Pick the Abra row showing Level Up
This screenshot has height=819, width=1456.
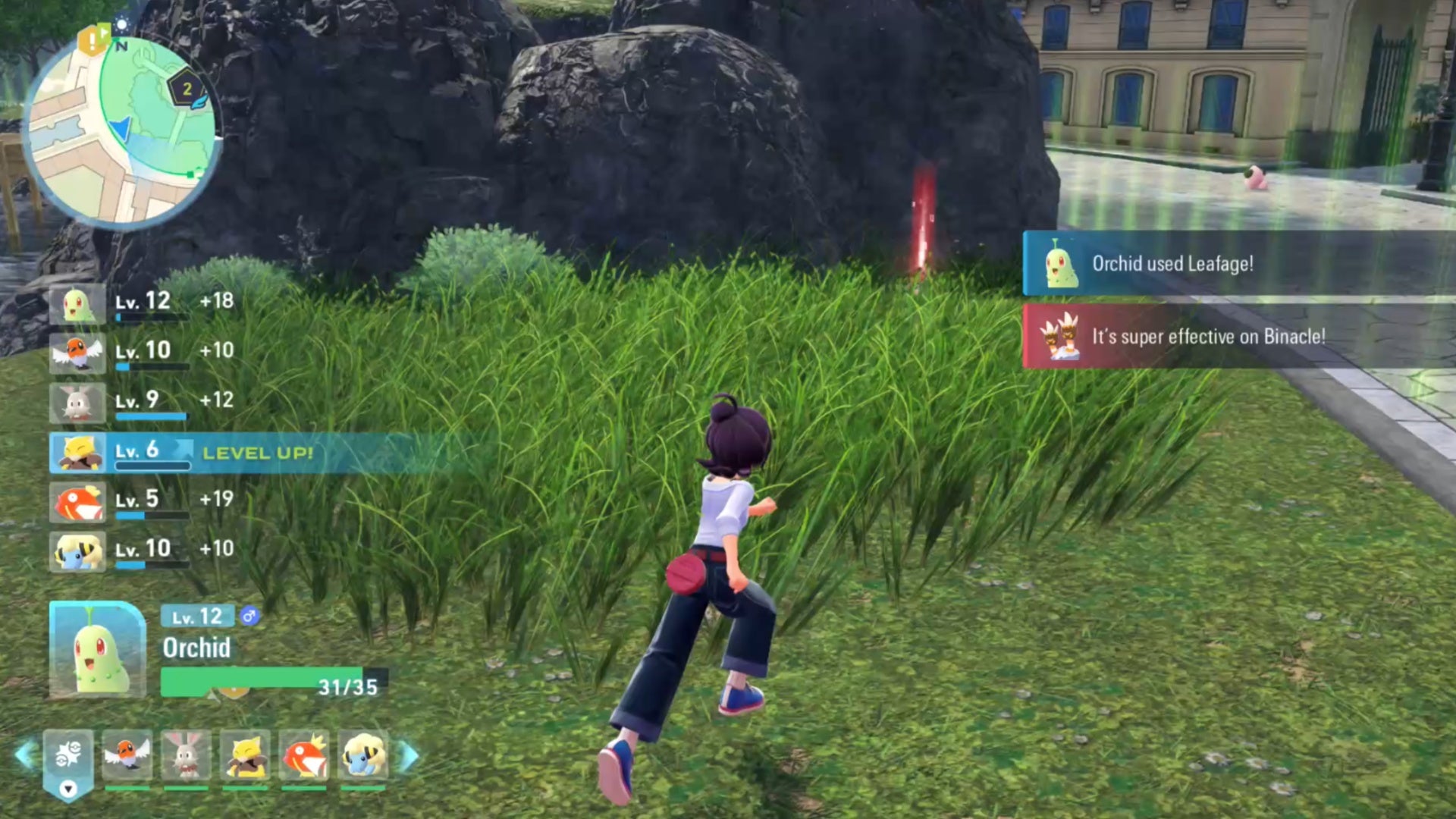[182, 453]
